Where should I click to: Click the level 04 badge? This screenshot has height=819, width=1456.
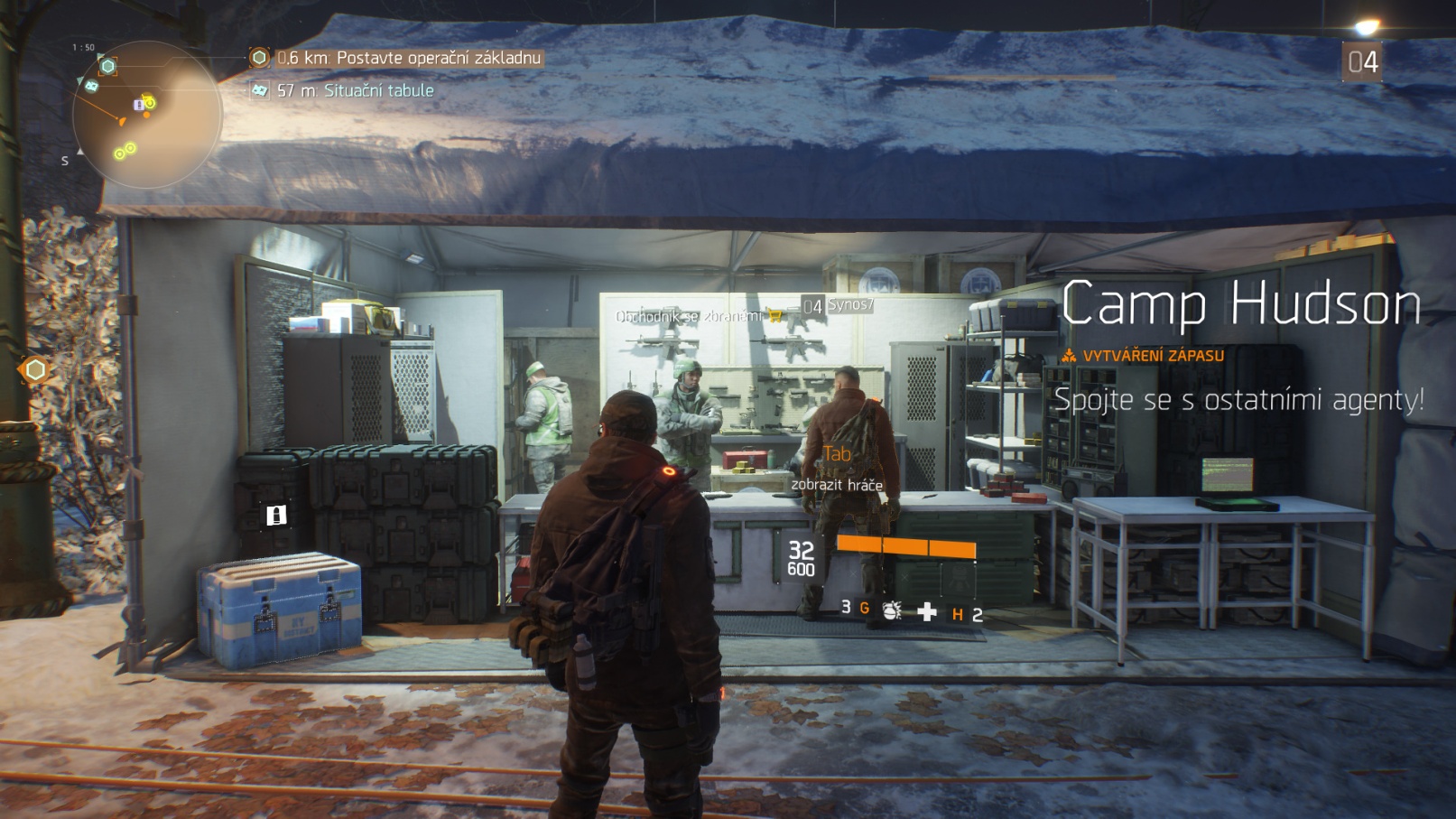1361,62
